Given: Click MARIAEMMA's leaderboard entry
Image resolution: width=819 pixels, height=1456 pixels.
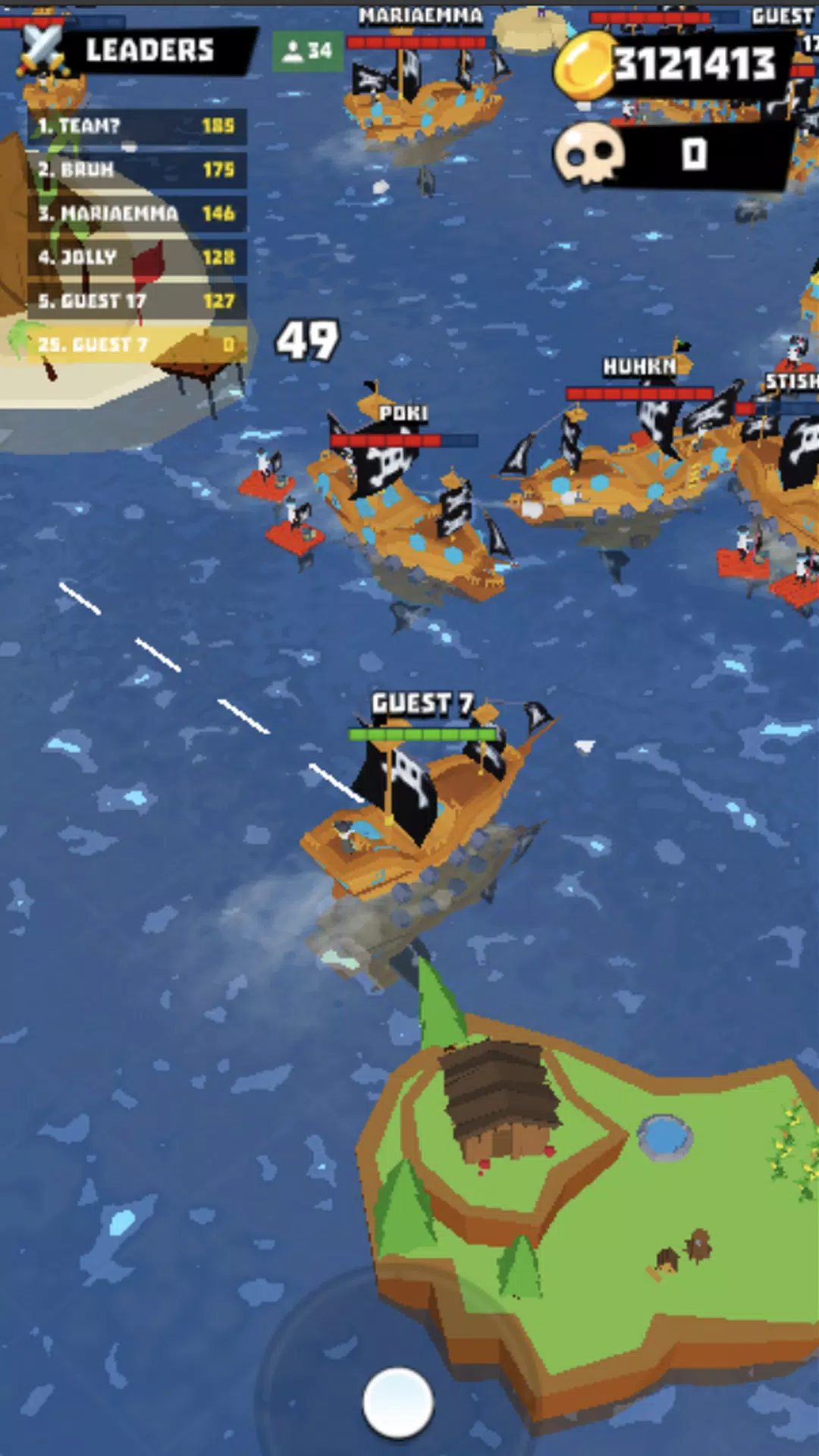Looking at the screenshot, I should click(136, 213).
